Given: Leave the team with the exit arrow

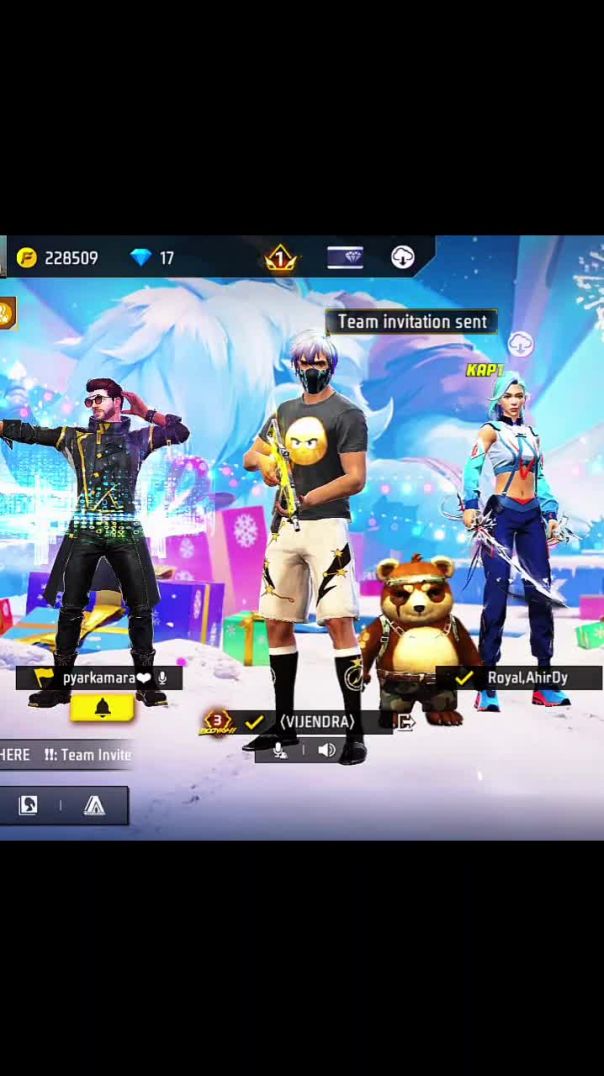Looking at the screenshot, I should pyautogui.click(x=405, y=722).
